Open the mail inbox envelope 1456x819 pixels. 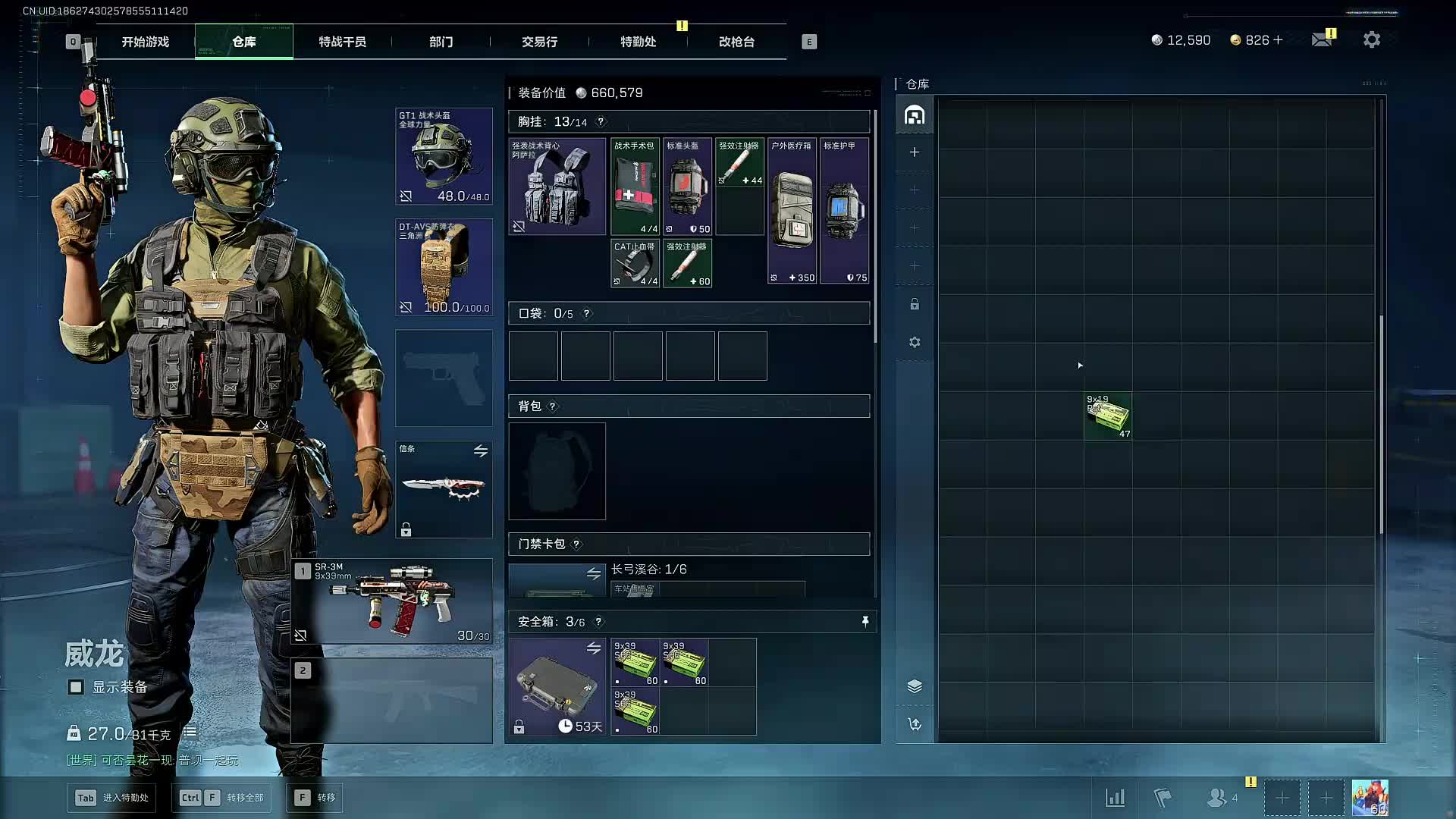coord(1322,39)
